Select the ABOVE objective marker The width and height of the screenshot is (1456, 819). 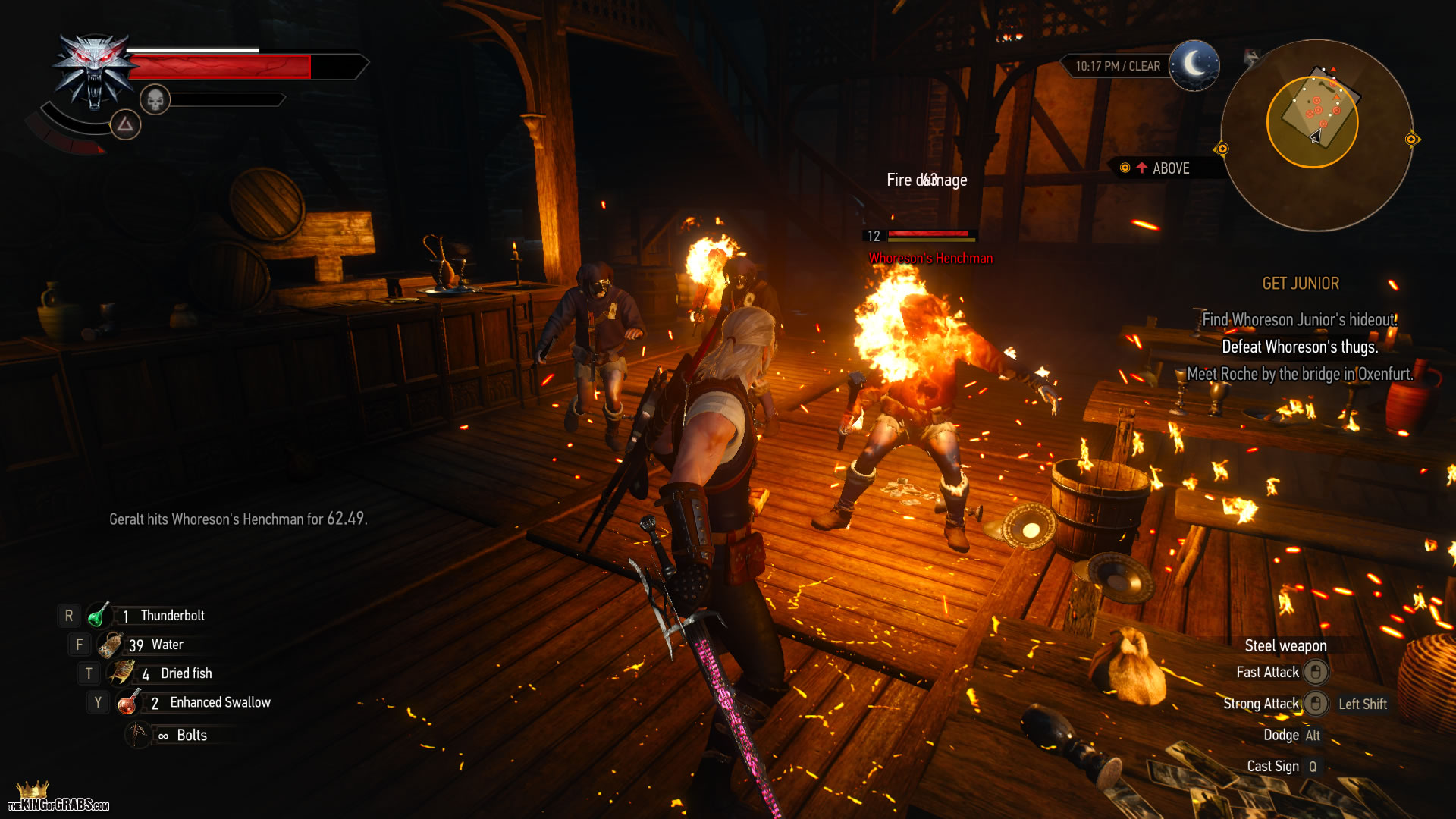click(1162, 168)
